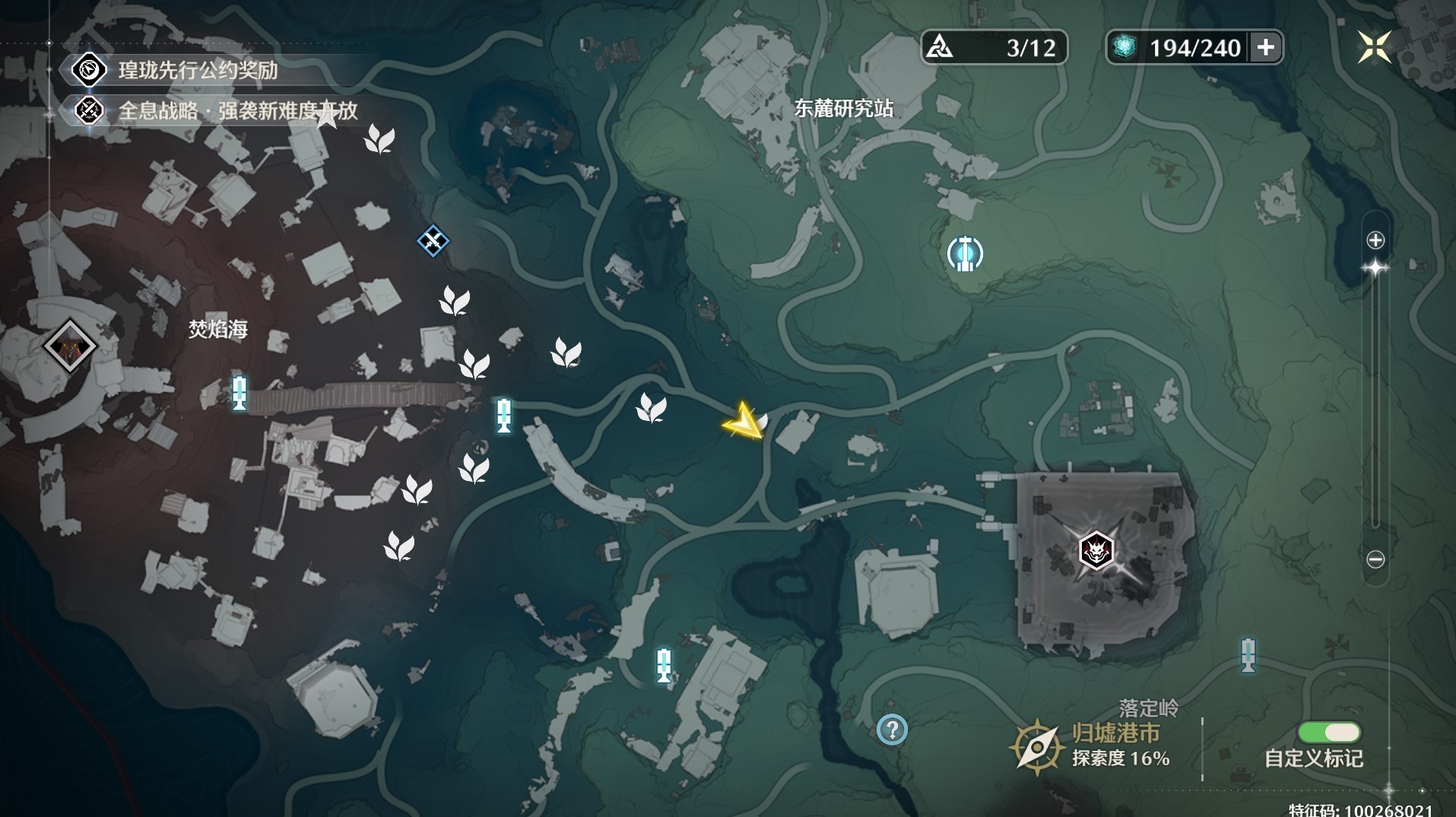Open the 3/12 triangle counter panel
Image resolution: width=1456 pixels, height=817 pixels.
tap(994, 47)
